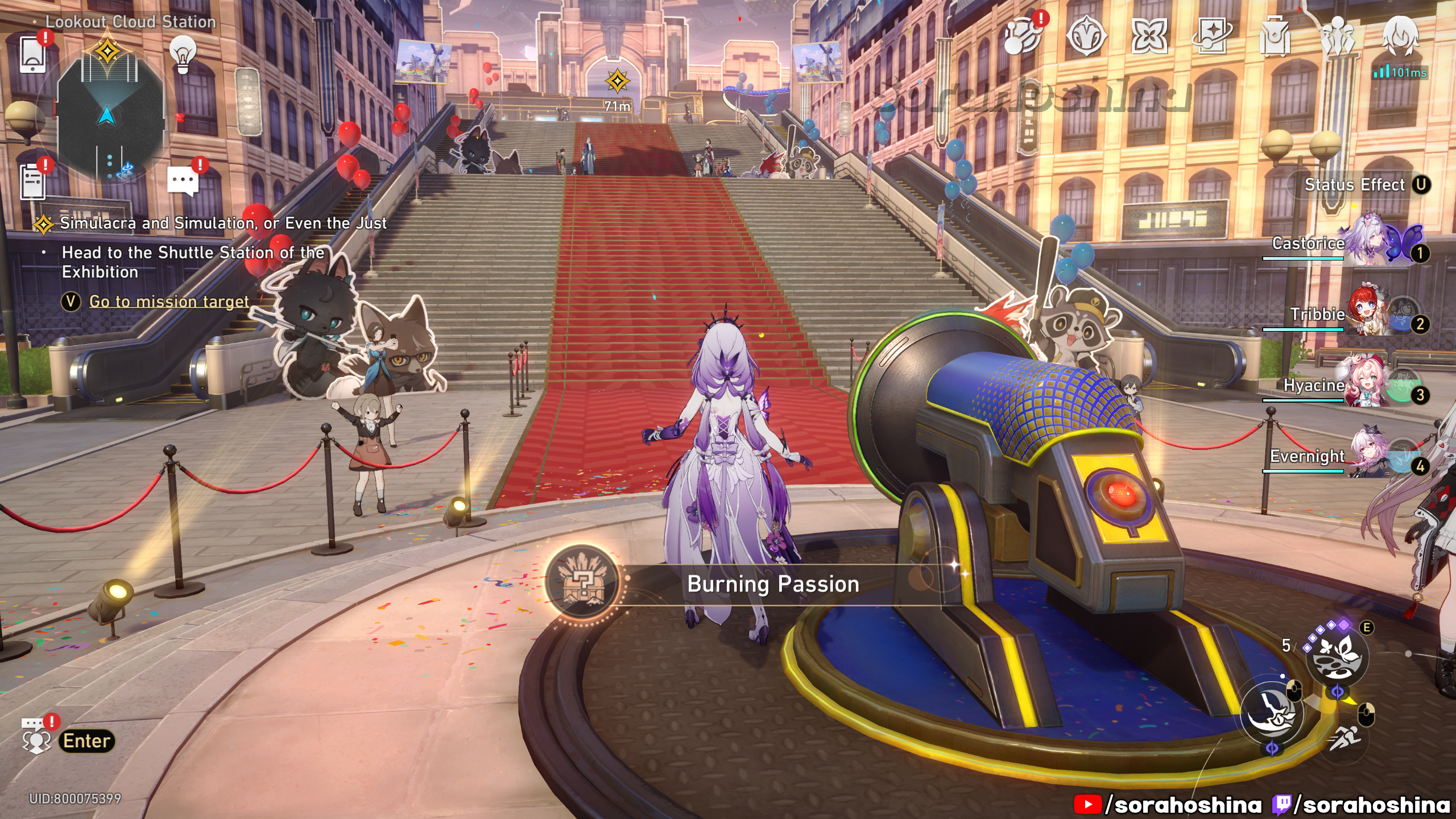
Task: Open the phone menu icon
Action: click(32, 54)
